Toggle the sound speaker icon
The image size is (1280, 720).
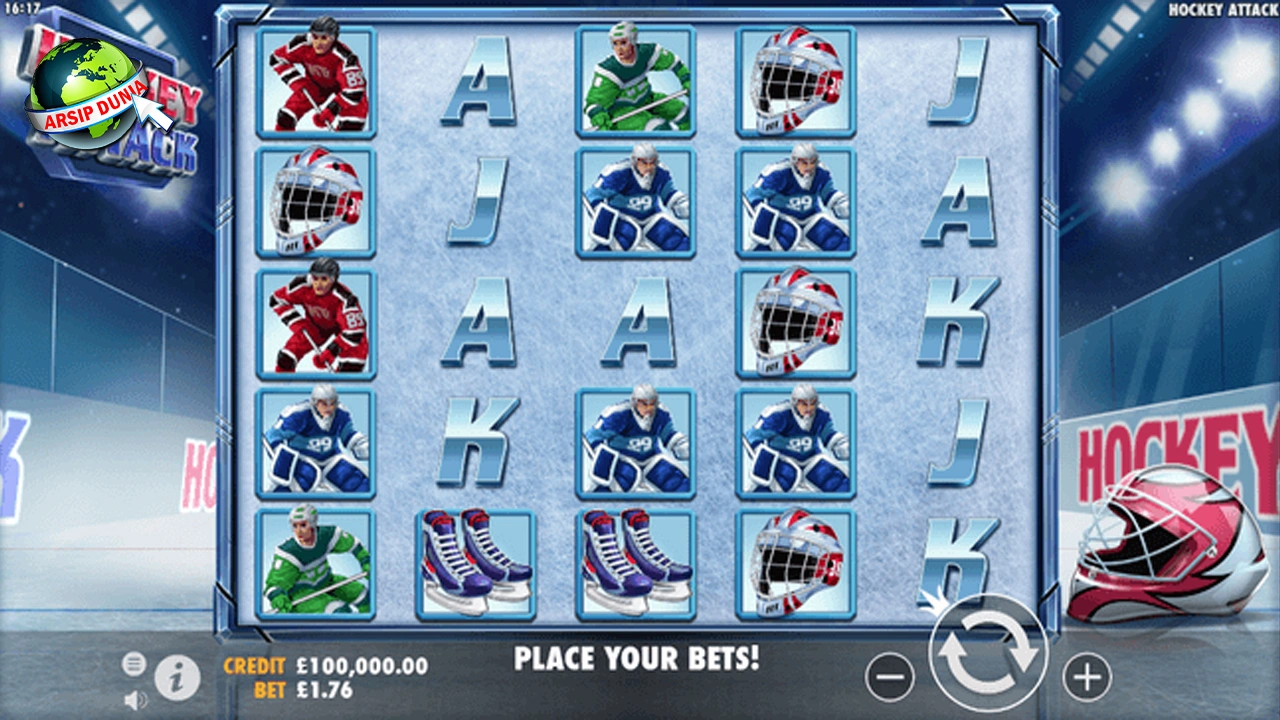pyautogui.click(x=135, y=700)
